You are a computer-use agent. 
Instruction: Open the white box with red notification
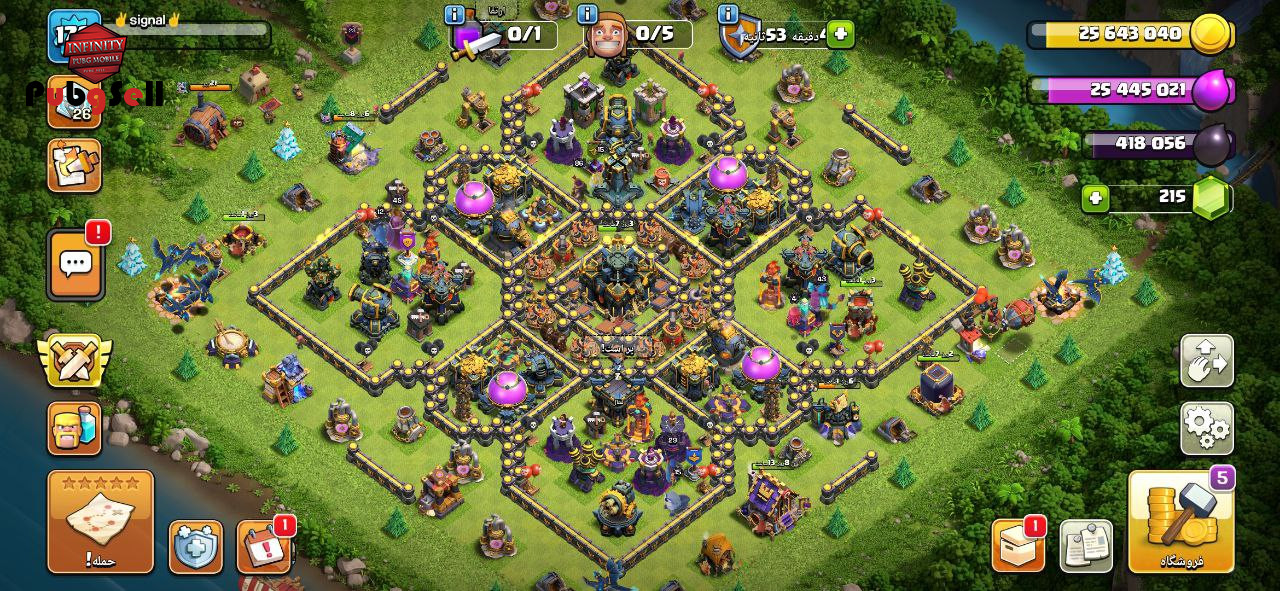pos(1018,546)
